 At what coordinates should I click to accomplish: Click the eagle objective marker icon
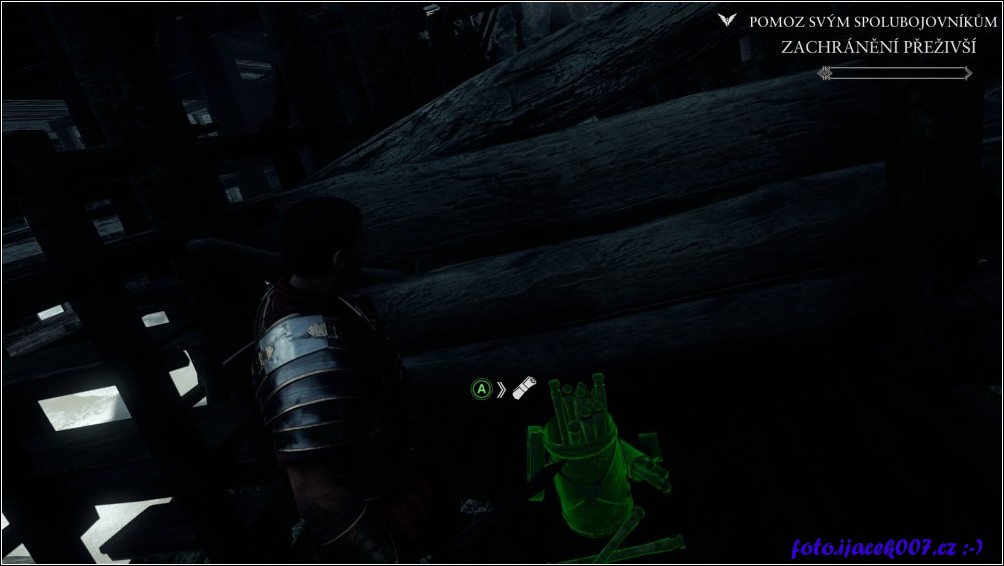click(x=727, y=20)
